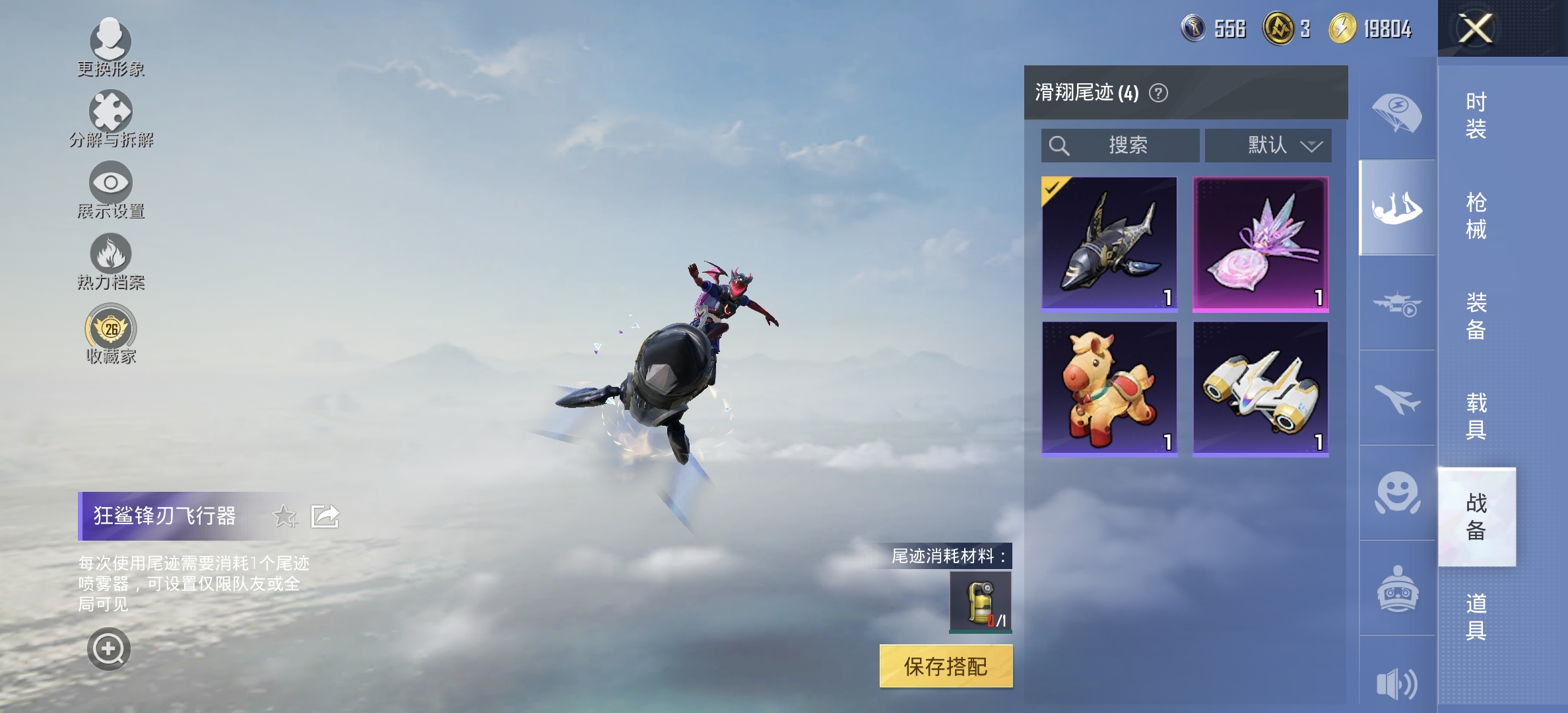This screenshot has height=713, width=1568.
Task: Open the 默认 sort dropdown
Action: [1268, 146]
